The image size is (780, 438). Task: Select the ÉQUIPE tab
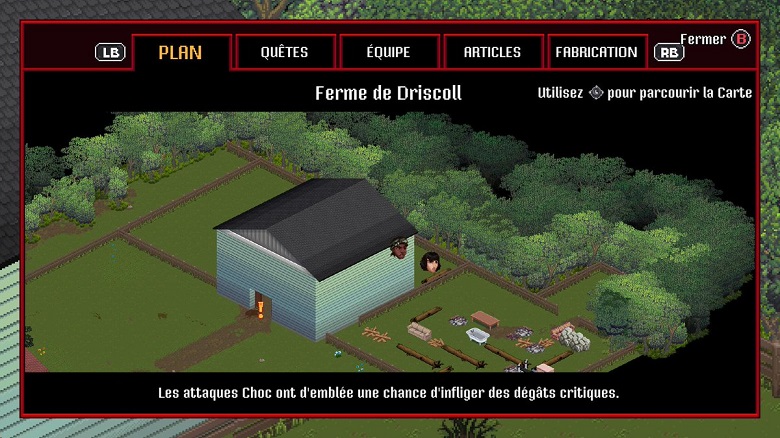coord(389,52)
